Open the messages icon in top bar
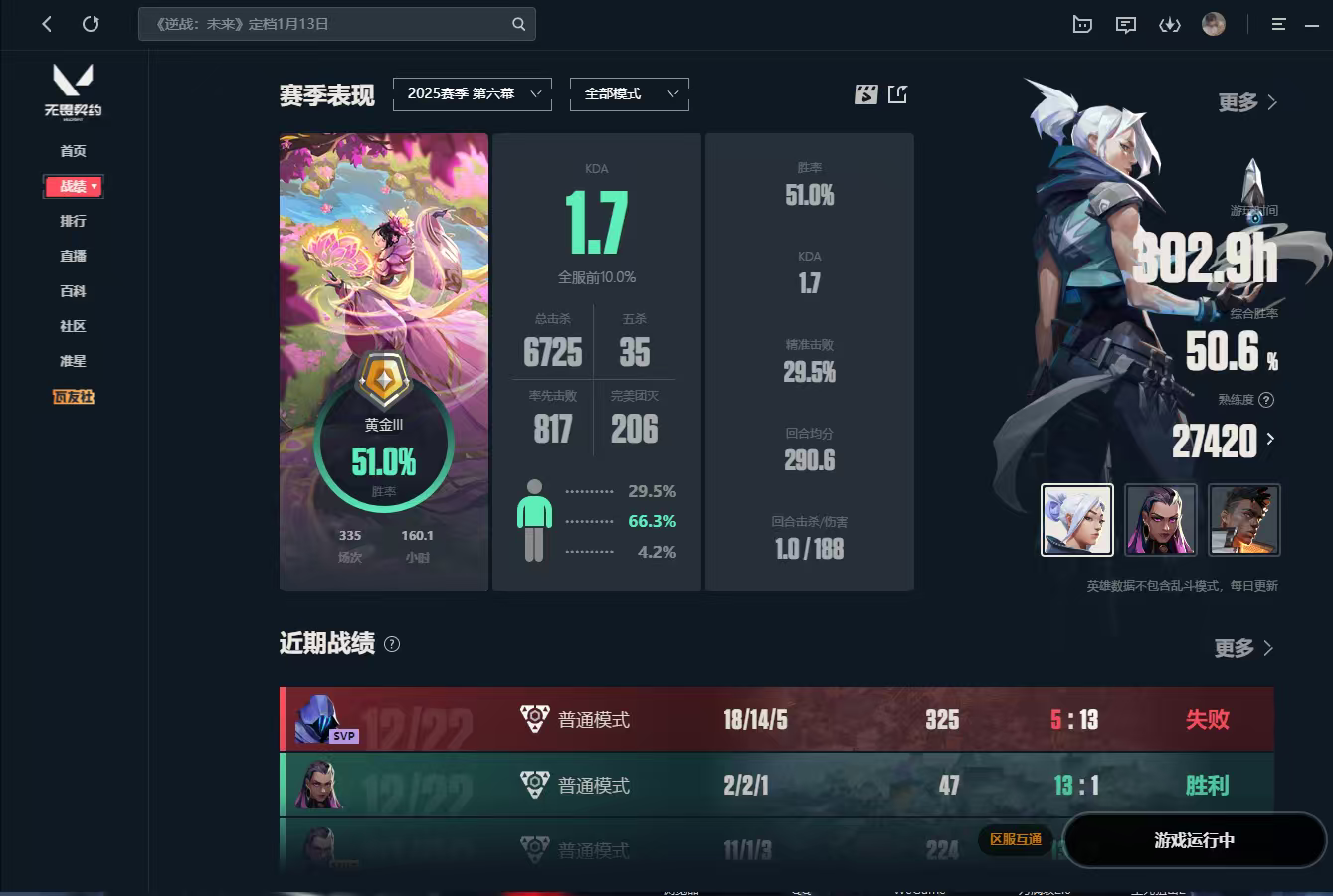This screenshot has height=896, width=1333. tap(1125, 24)
